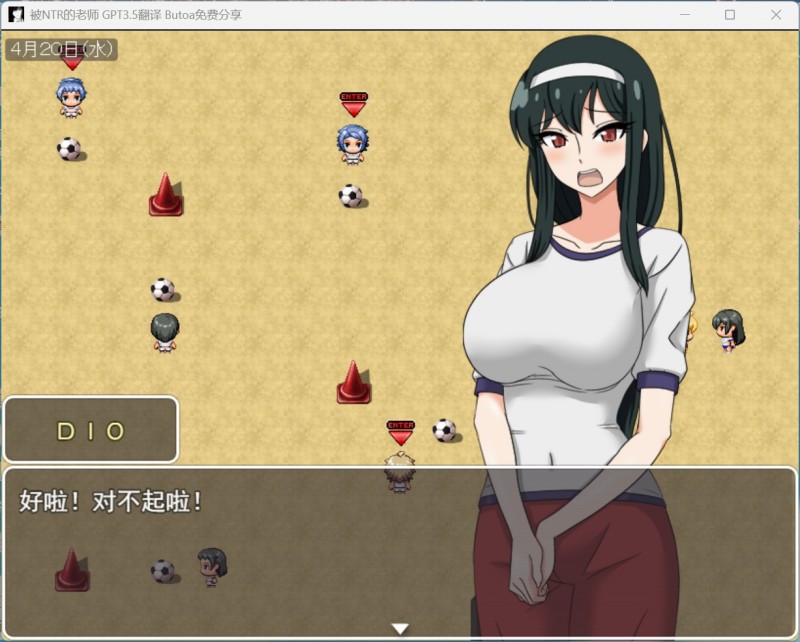Image resolution: width=800 pixels, height=642 pixels.
Task: Maximize the game window
Action: (730, 15)
